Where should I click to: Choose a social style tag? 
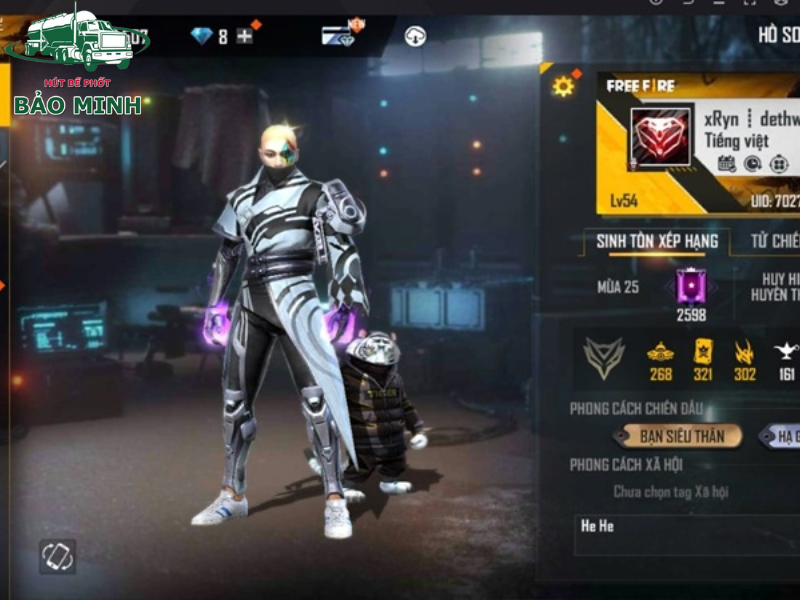coord(671,492)
